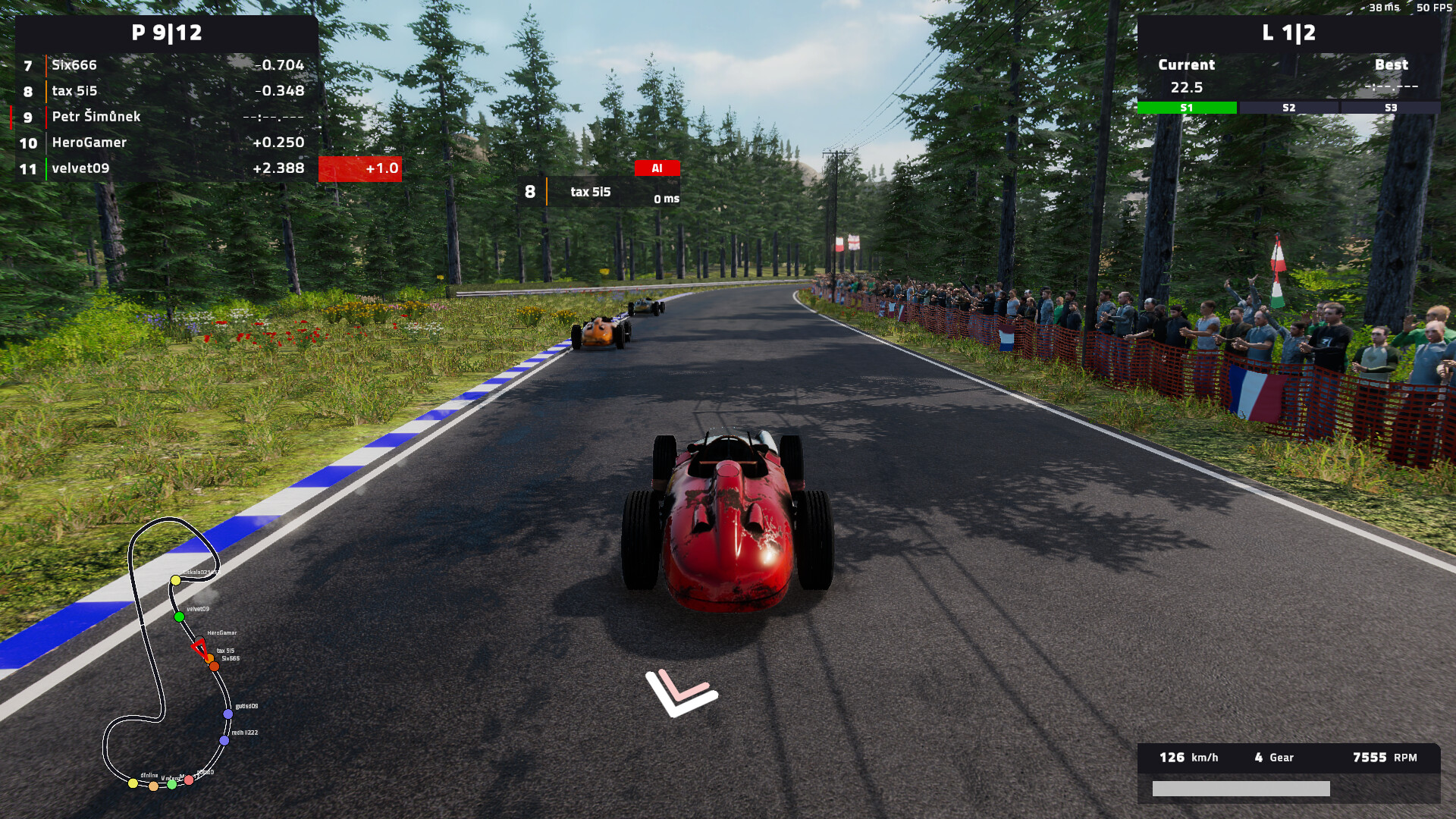
Task: Switch to the Best lap time column
Action: (1392, 65)
